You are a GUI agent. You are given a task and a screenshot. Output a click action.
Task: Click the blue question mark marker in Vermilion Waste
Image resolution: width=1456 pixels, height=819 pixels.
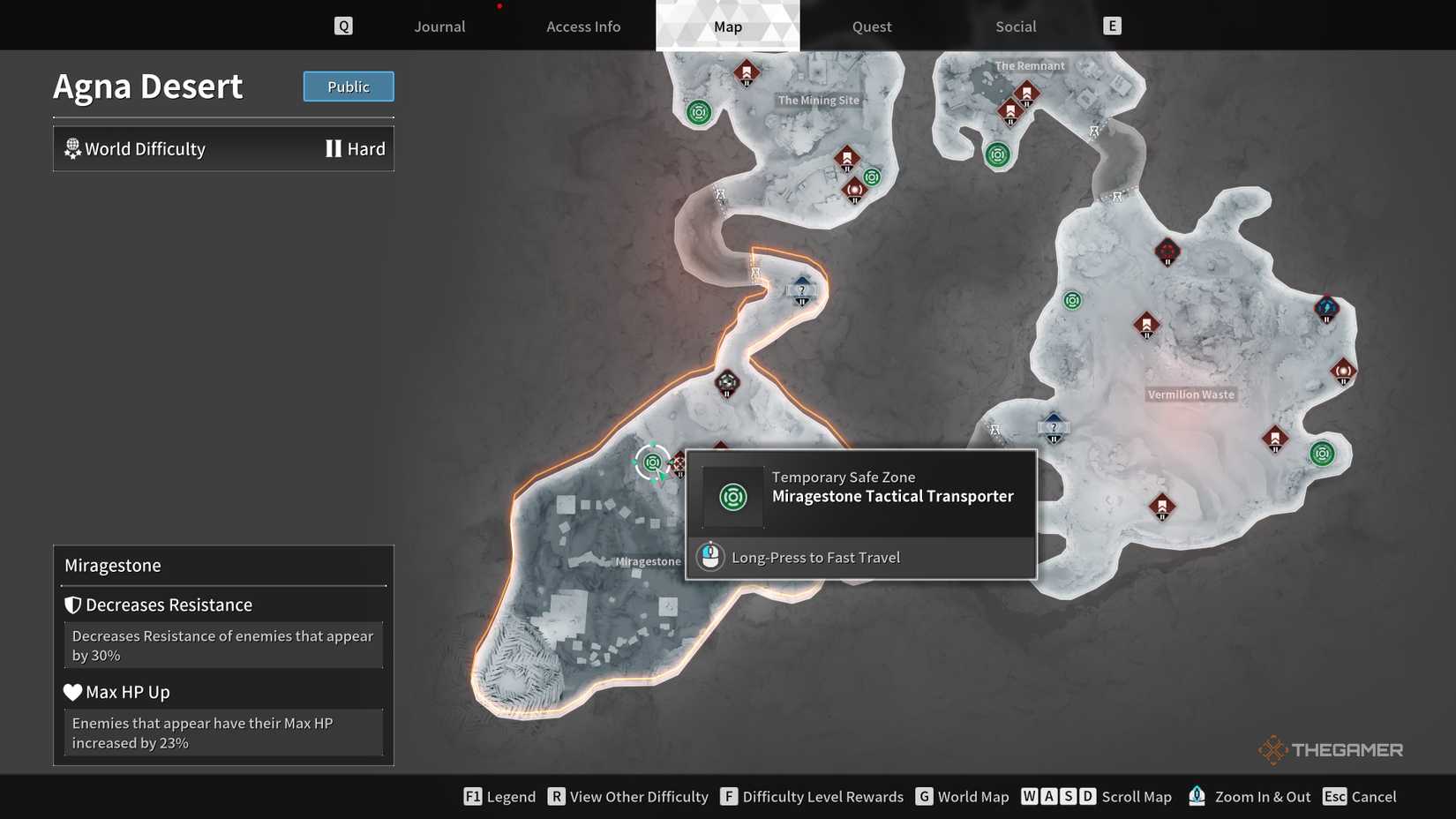tap(1053, 427)
